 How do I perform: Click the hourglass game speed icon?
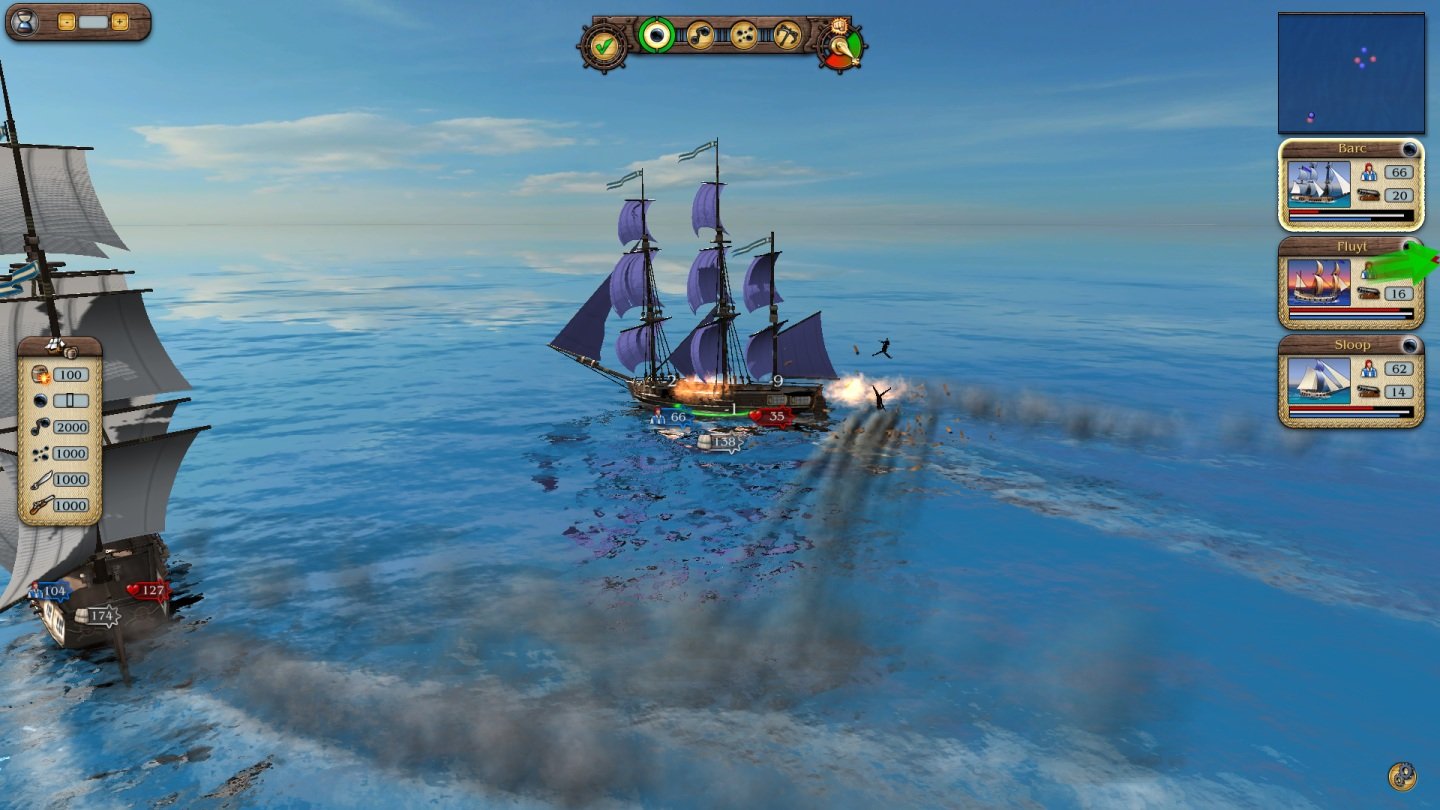coord(26,23)
